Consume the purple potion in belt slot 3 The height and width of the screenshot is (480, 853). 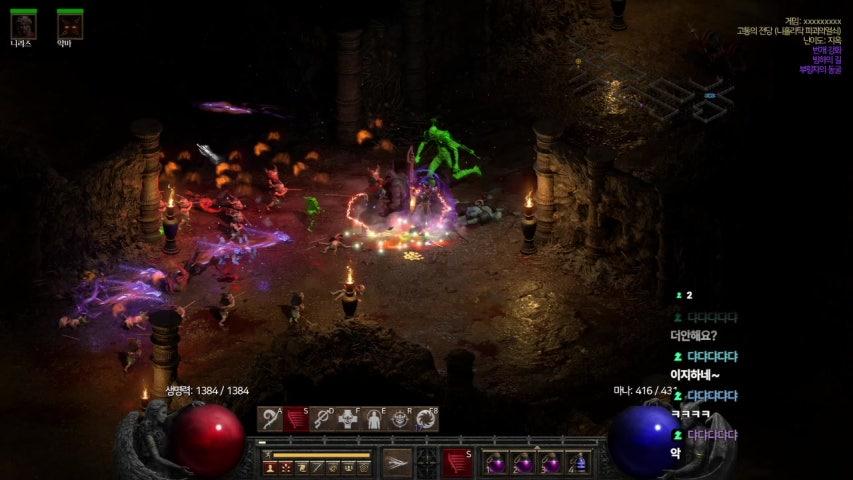550,463
